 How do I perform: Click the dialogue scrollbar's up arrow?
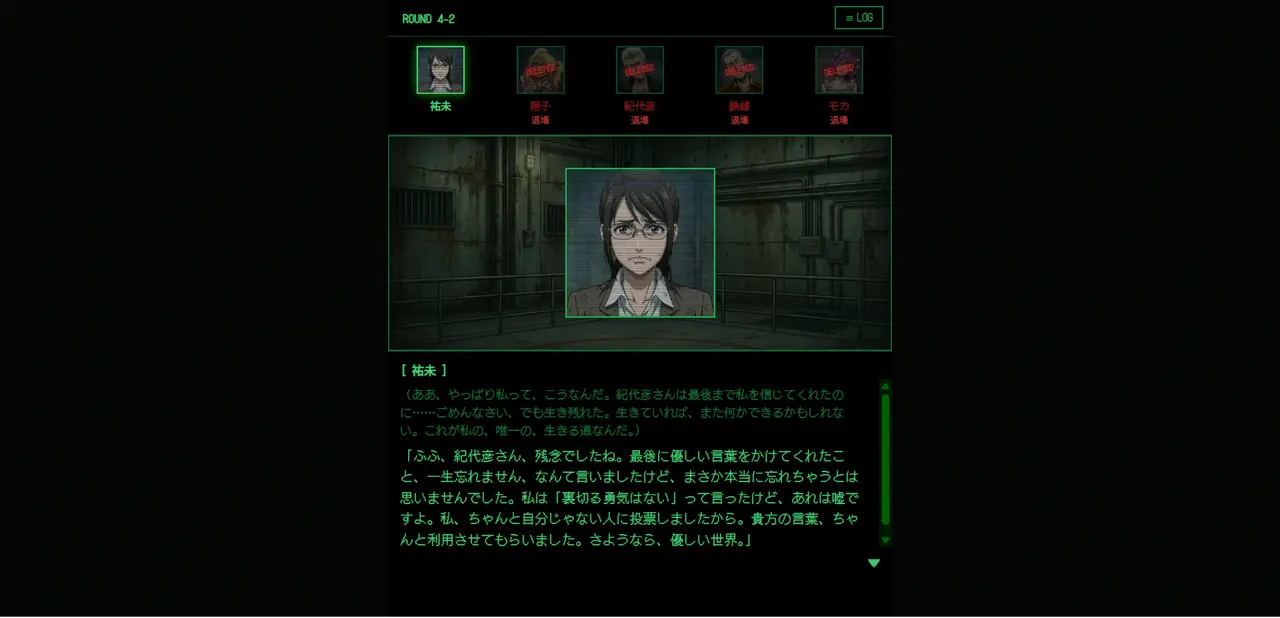(x=885, y=386)
